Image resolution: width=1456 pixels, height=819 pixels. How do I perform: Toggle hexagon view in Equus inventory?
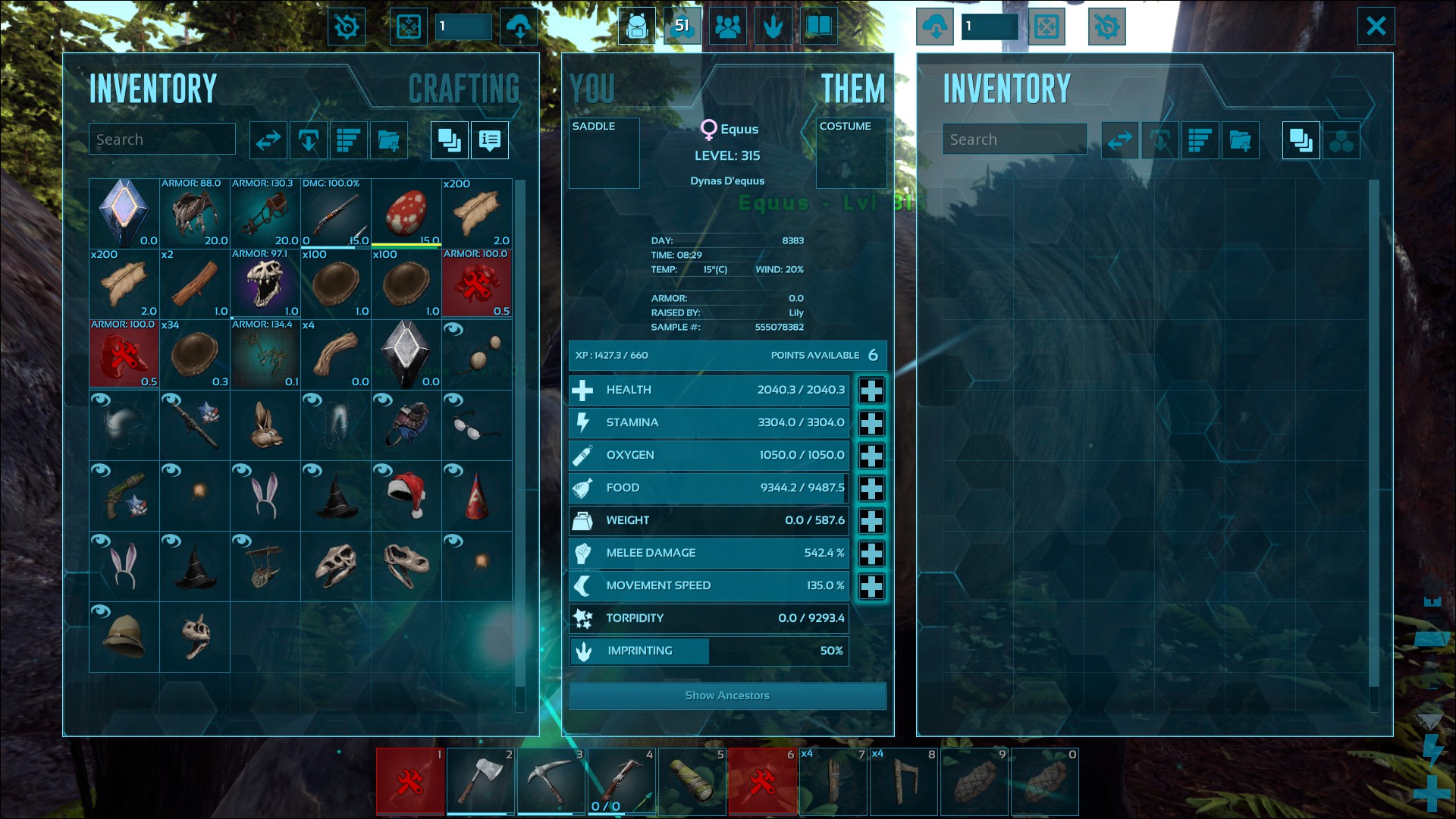1342,140
